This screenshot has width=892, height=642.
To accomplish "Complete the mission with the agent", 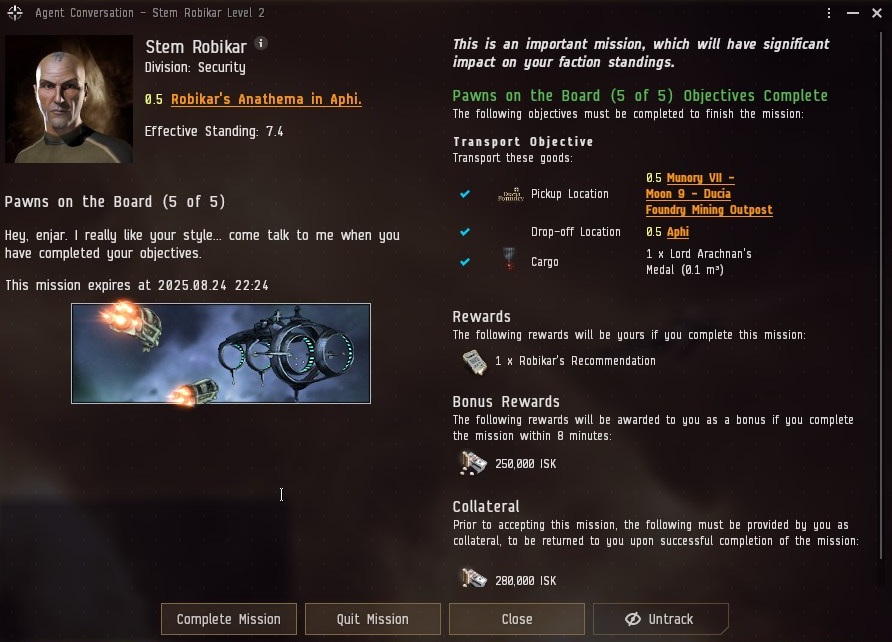I will pyautogui.click(x=228, y=619).
